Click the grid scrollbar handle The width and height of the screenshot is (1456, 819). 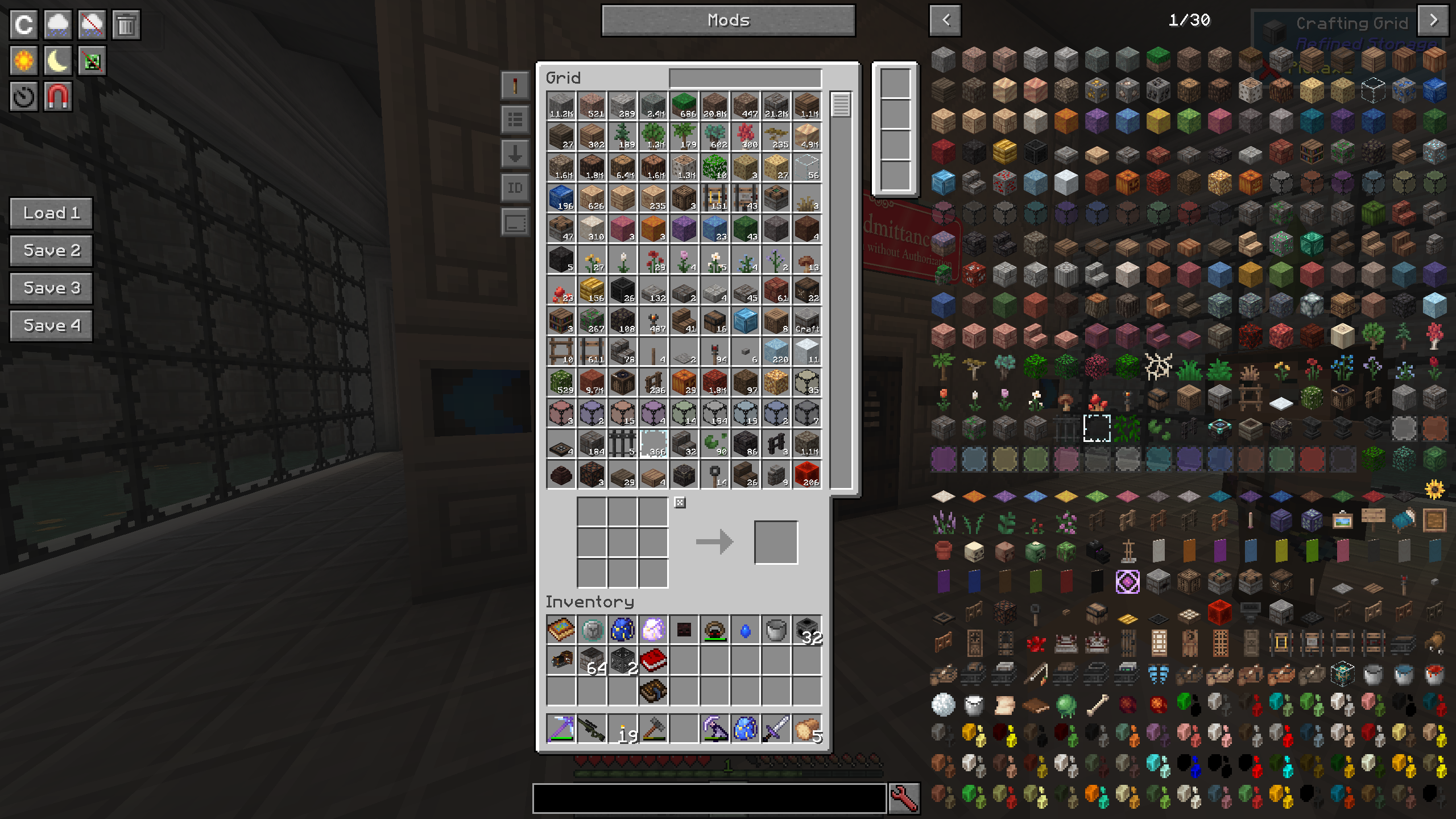coord(841,105)
